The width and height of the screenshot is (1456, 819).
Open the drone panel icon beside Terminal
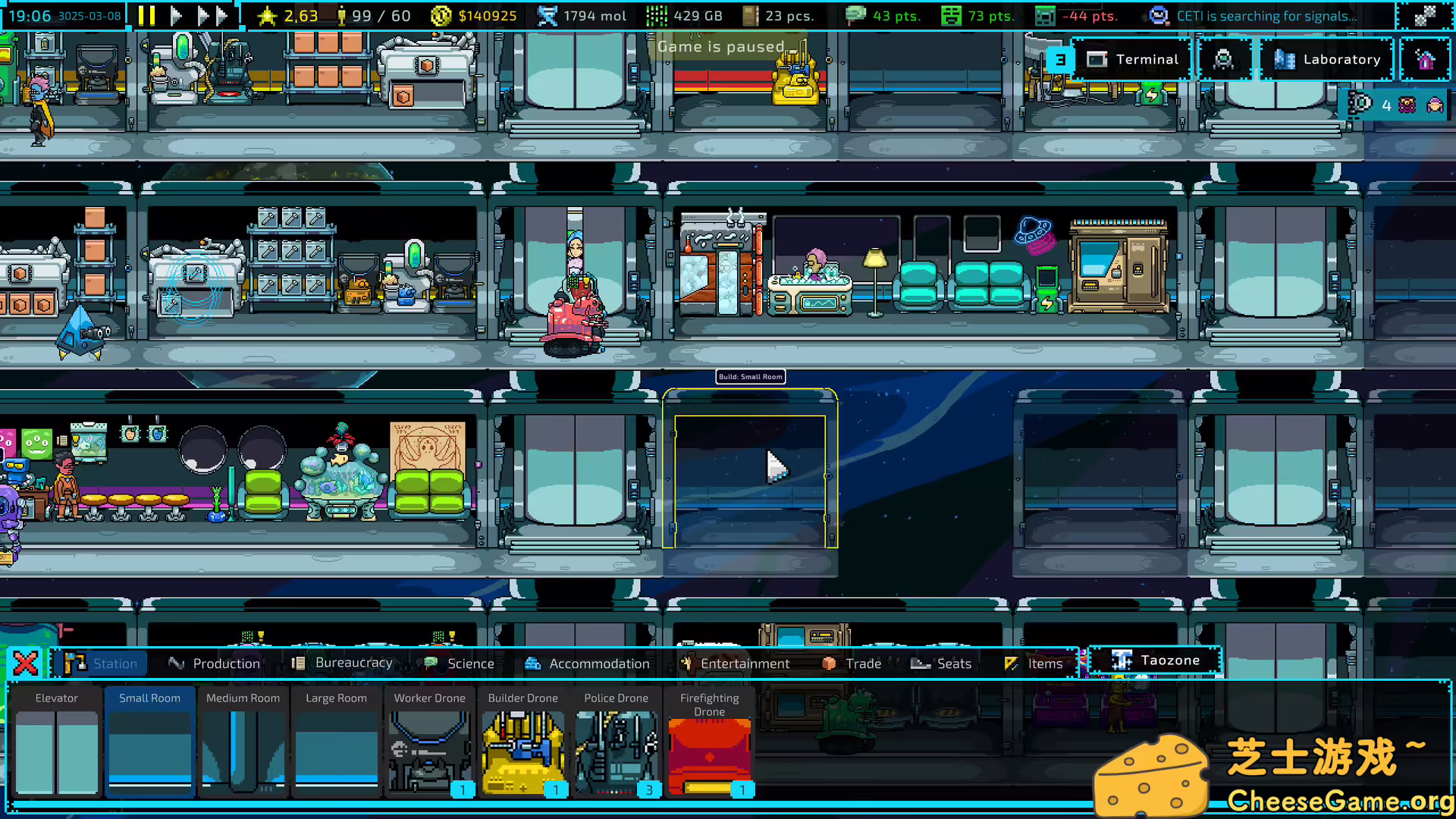pyautogui.click(x=1225, y=59)
